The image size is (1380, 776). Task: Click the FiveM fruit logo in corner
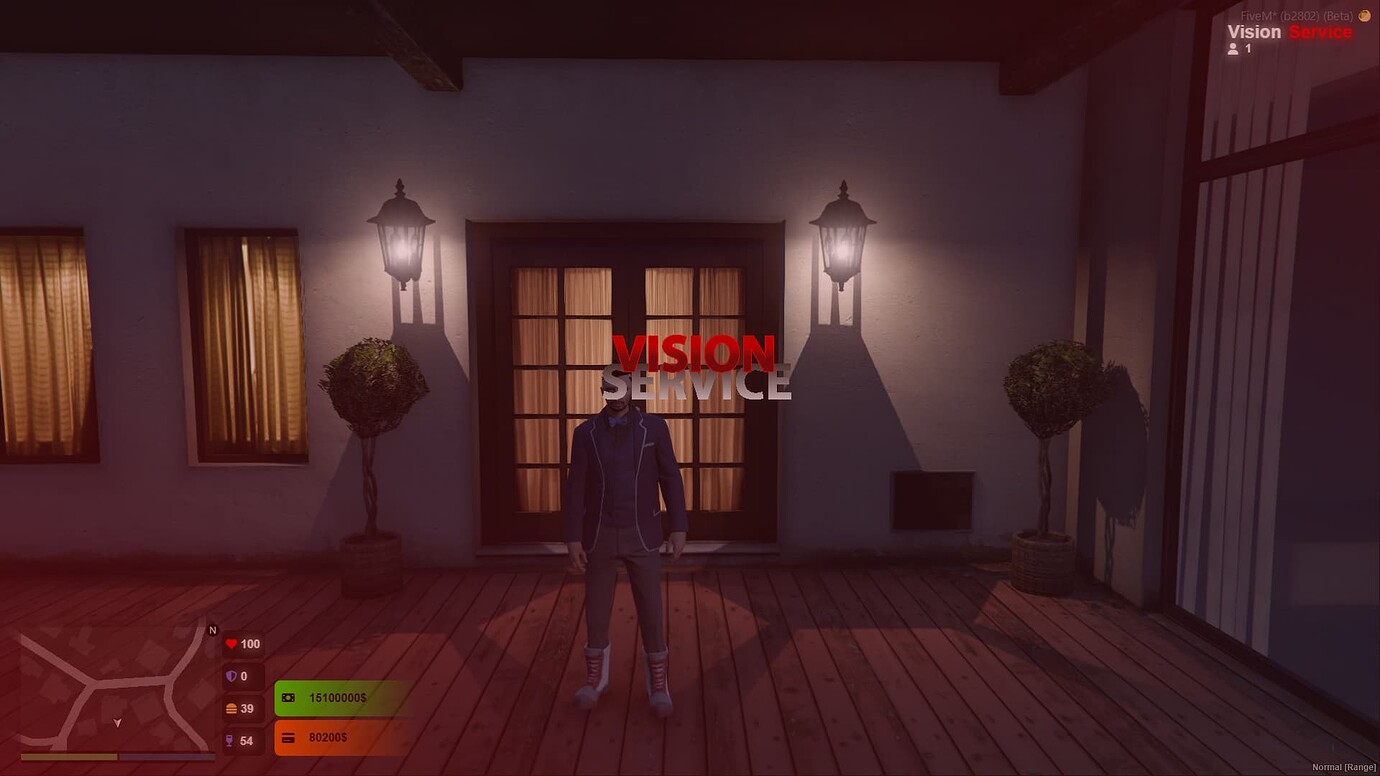tap(1364, 16)
